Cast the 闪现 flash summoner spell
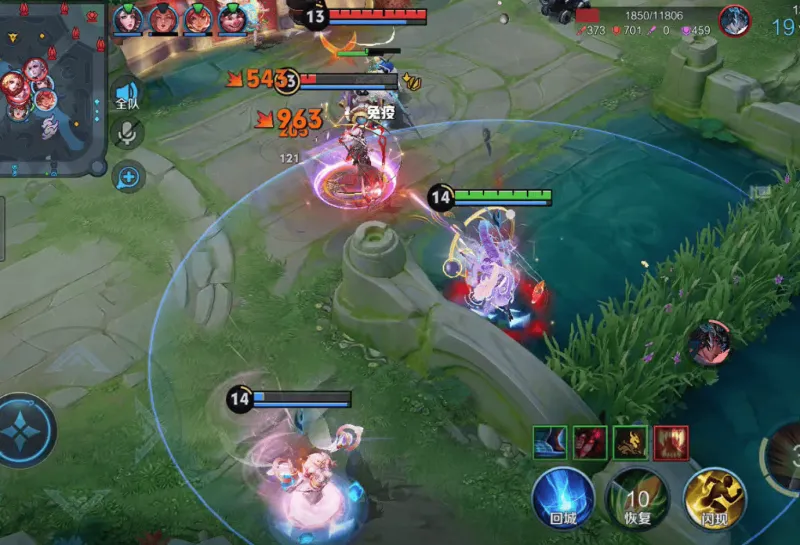The width and height of the screenshot is (800, 545). click(x=714, y=497)
